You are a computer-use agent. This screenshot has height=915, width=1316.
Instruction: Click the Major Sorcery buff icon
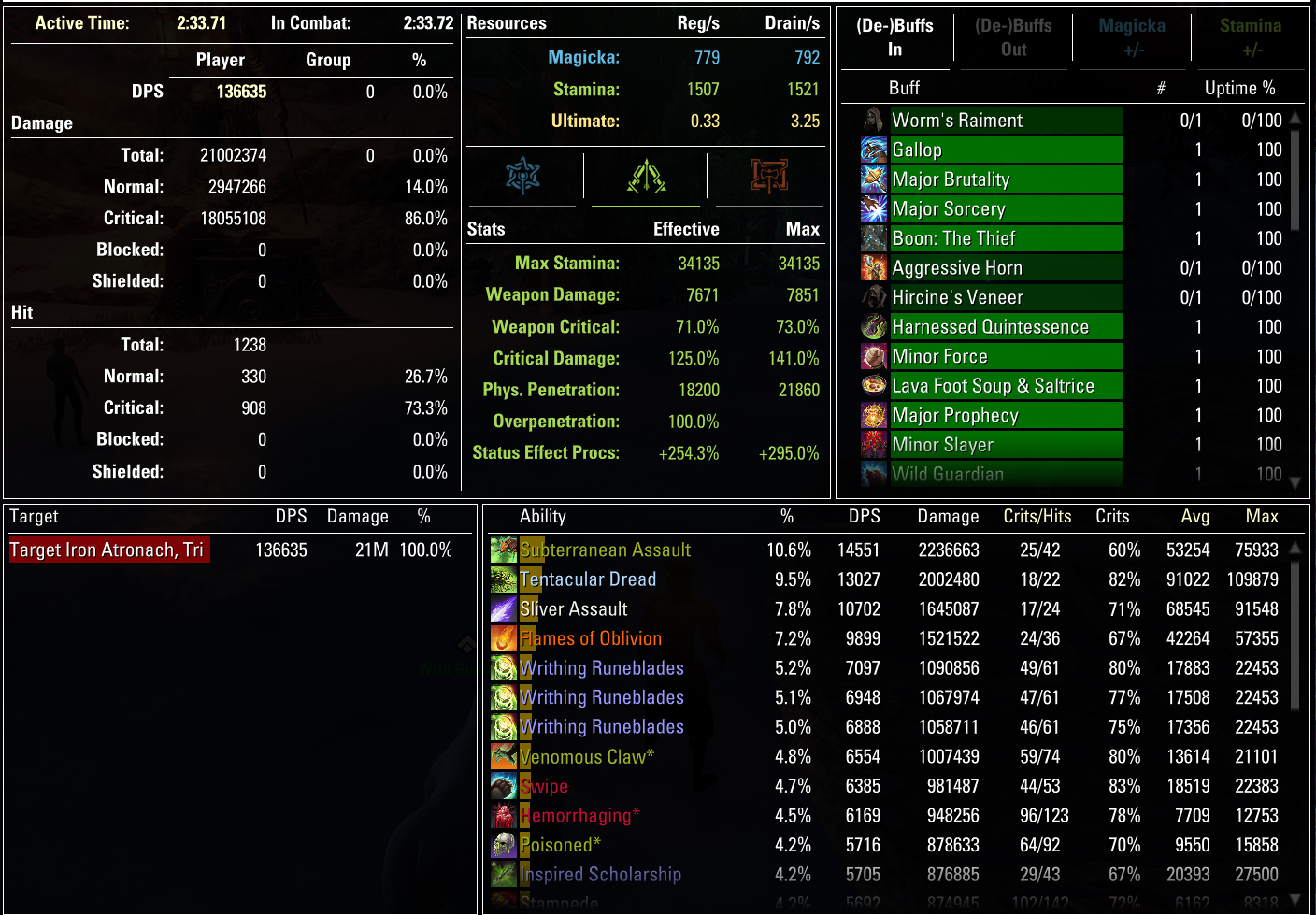[874, 208]
